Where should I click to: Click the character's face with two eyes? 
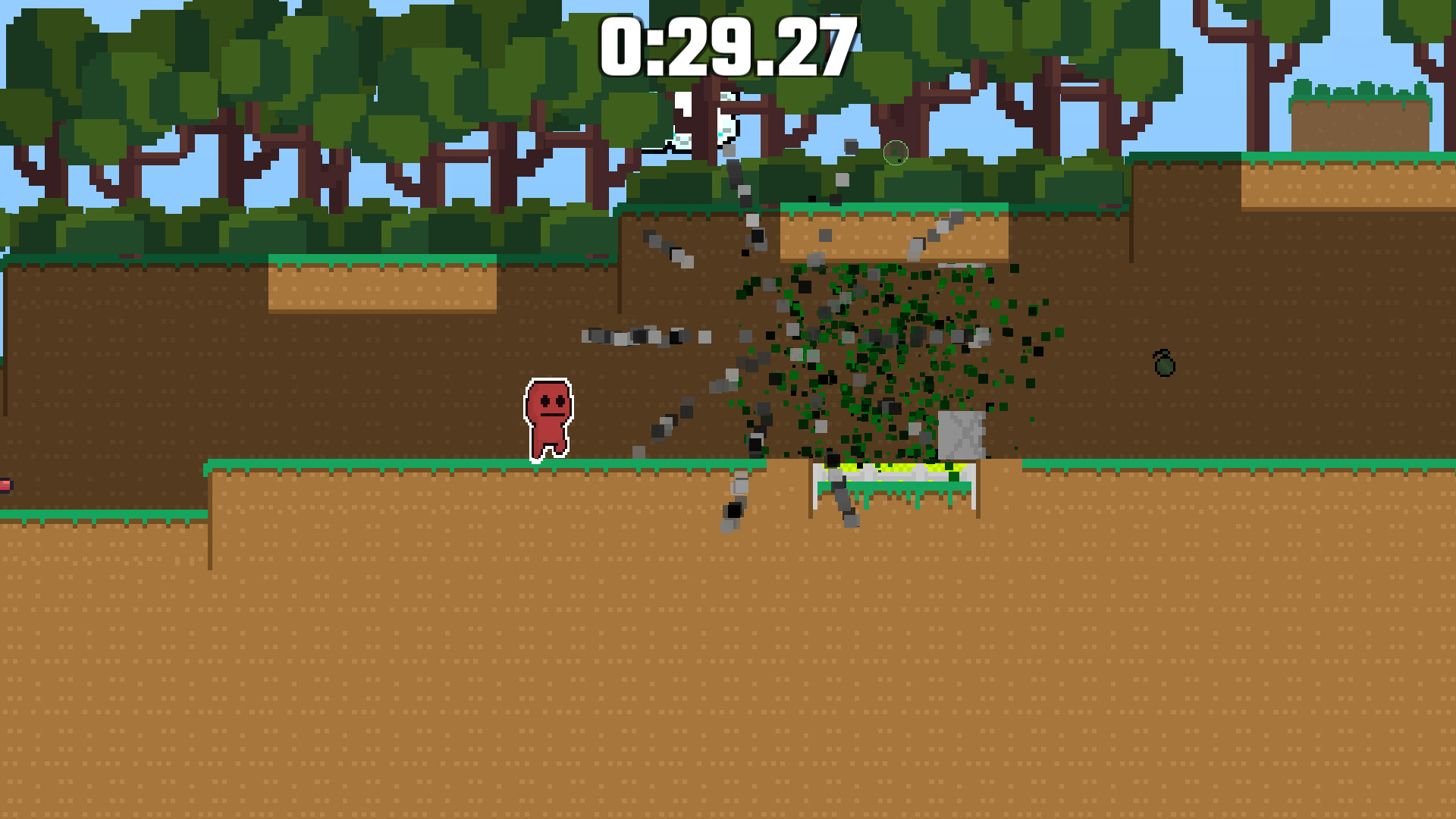551,402
